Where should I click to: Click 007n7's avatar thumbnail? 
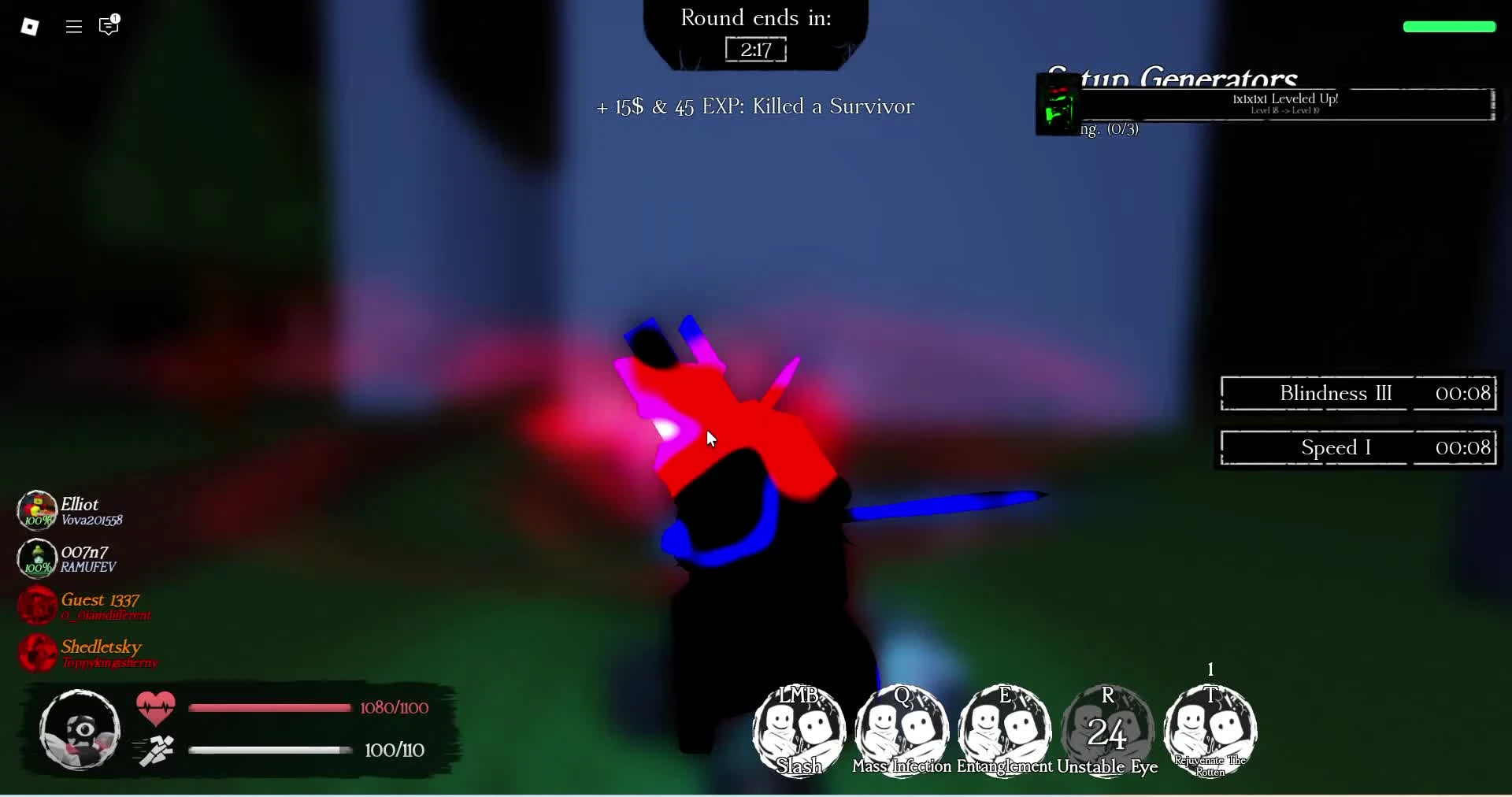point(35,558)
